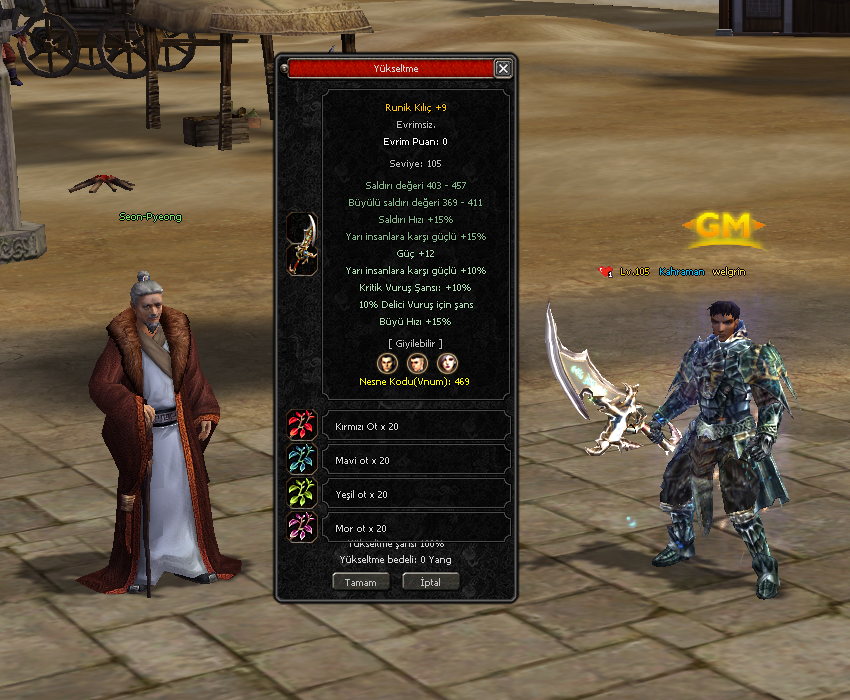The image size is (850, 700).
Task: Choose the Yeşil ot green herb icon
Action: 303,494
